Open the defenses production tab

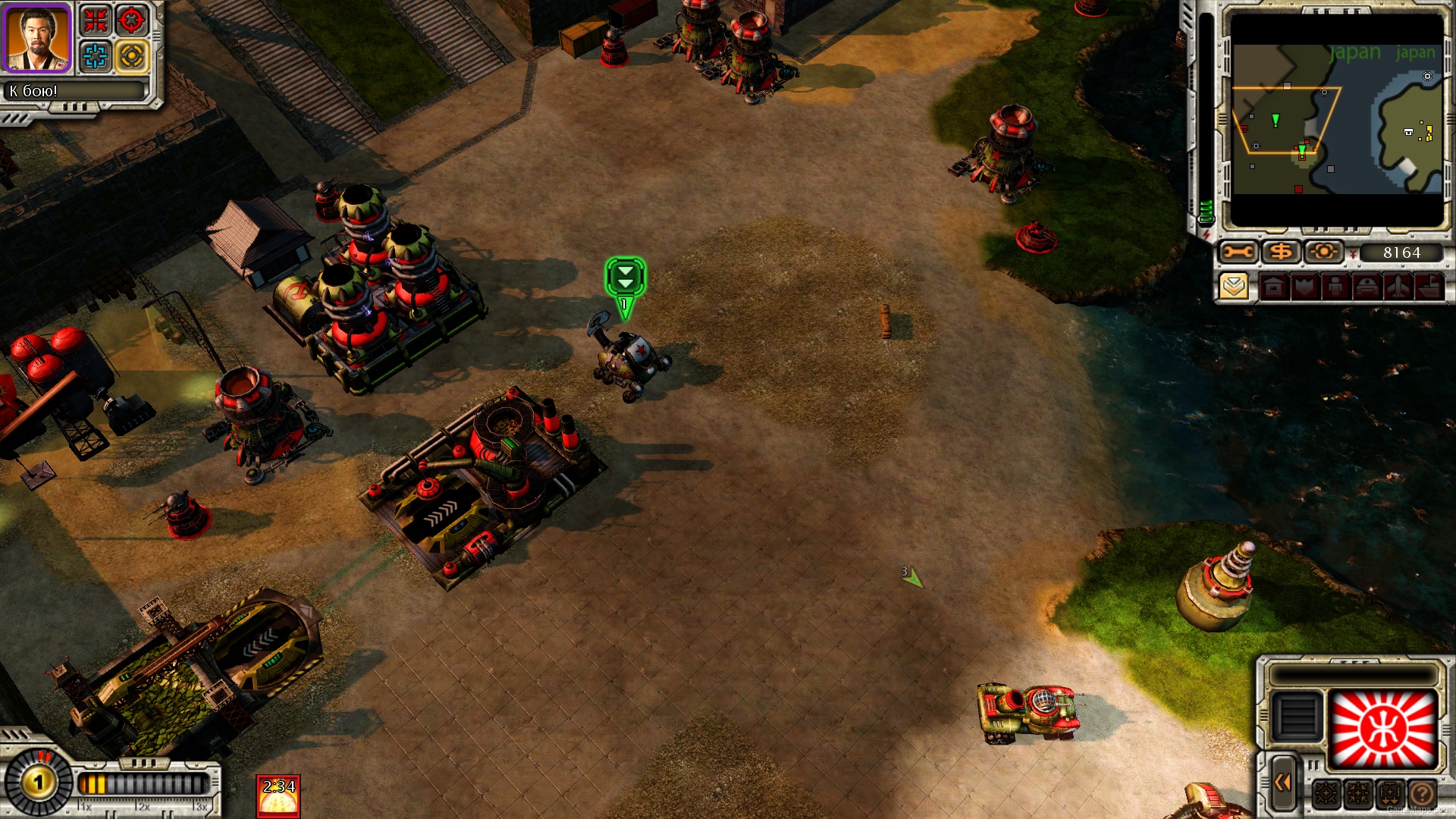pyautogui.click(x=1305, y=287)
